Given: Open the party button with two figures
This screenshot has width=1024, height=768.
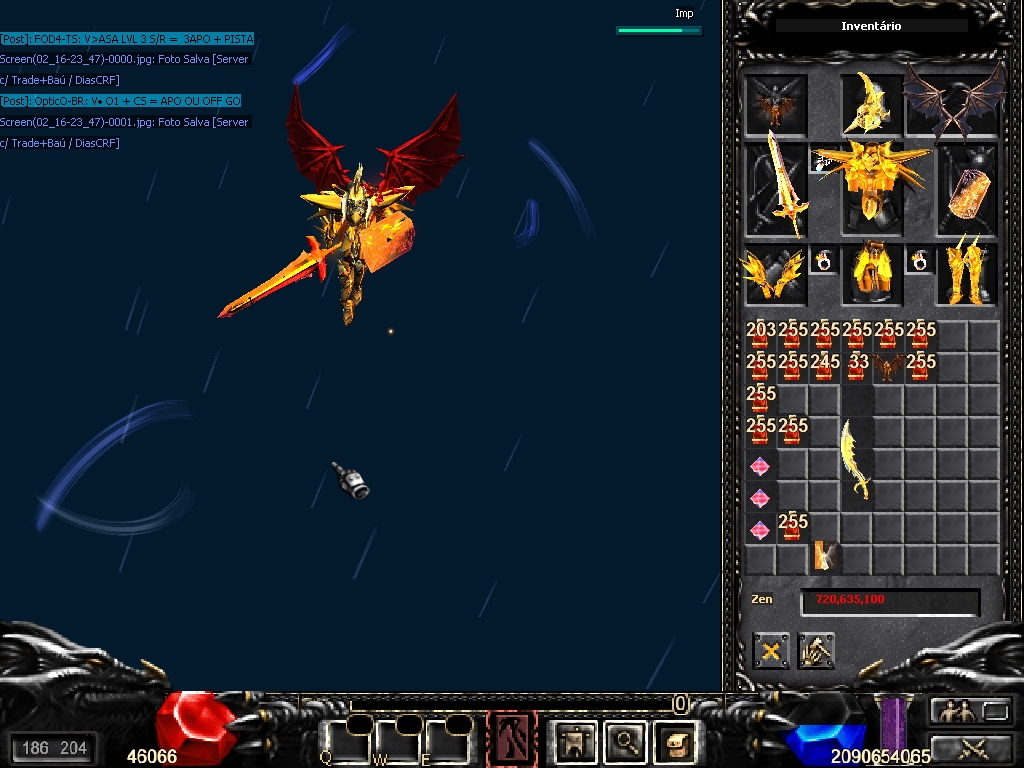Looking at the screenshot, I should coord(956,711).
